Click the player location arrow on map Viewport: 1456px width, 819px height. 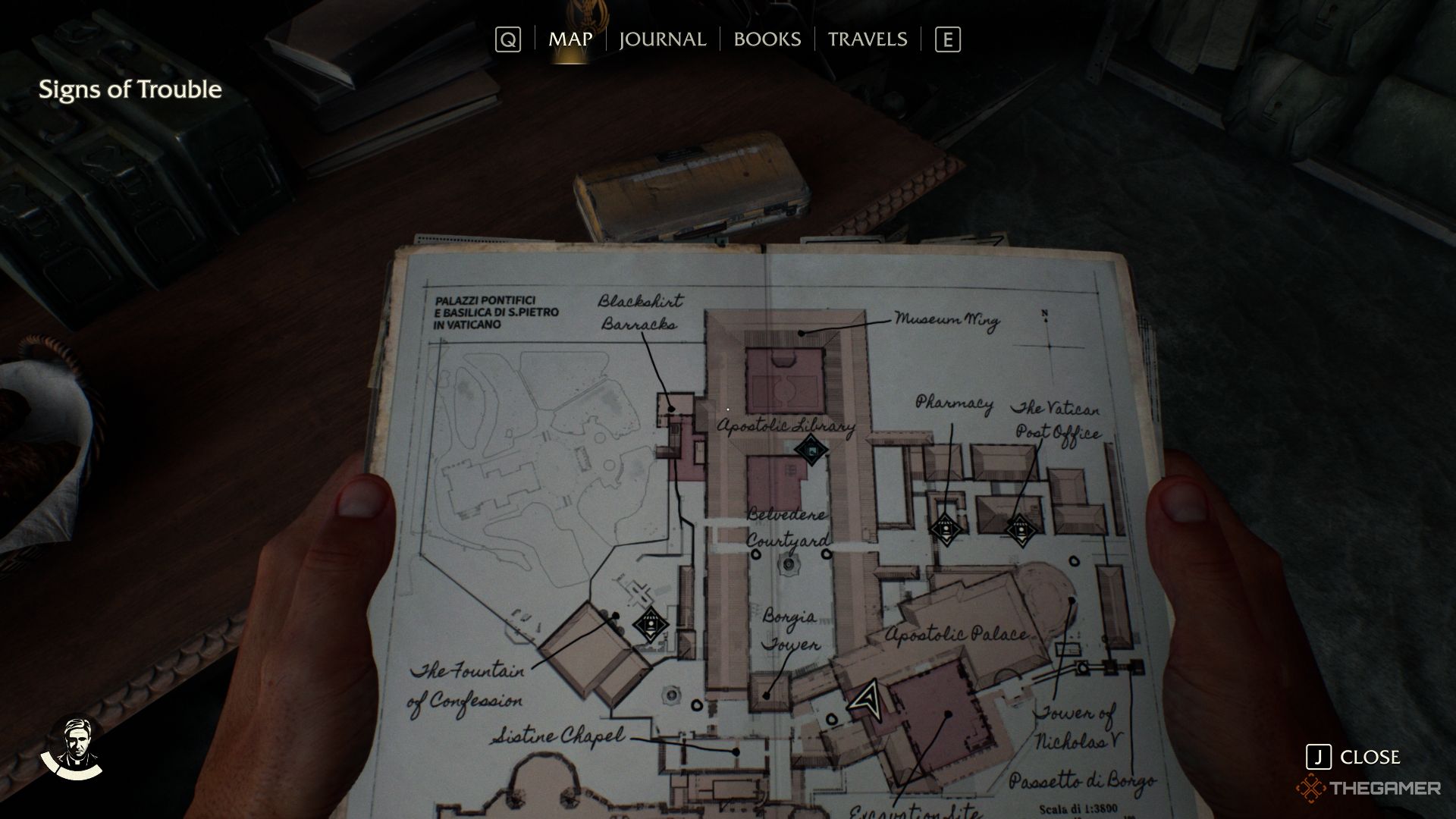coord(869,699)
